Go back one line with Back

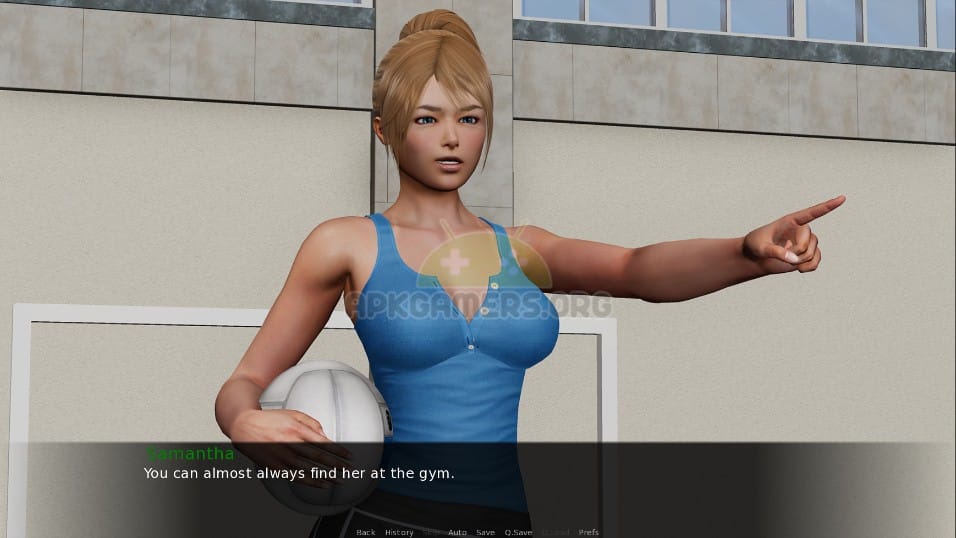366,532
